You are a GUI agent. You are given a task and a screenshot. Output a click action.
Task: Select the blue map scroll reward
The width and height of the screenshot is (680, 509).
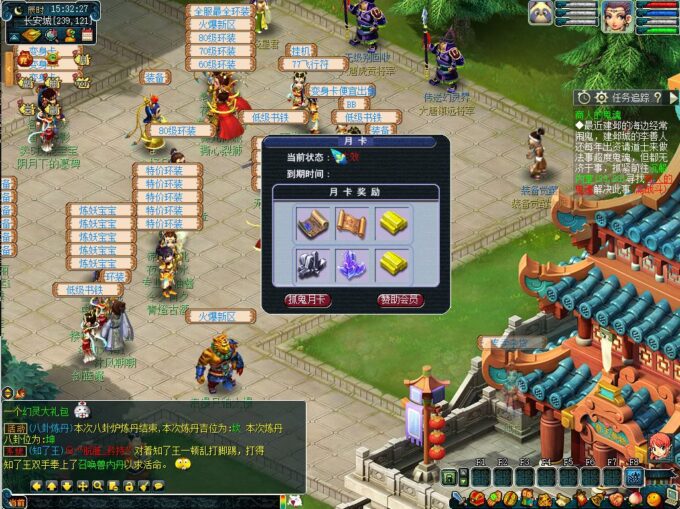tap(312, 223)
